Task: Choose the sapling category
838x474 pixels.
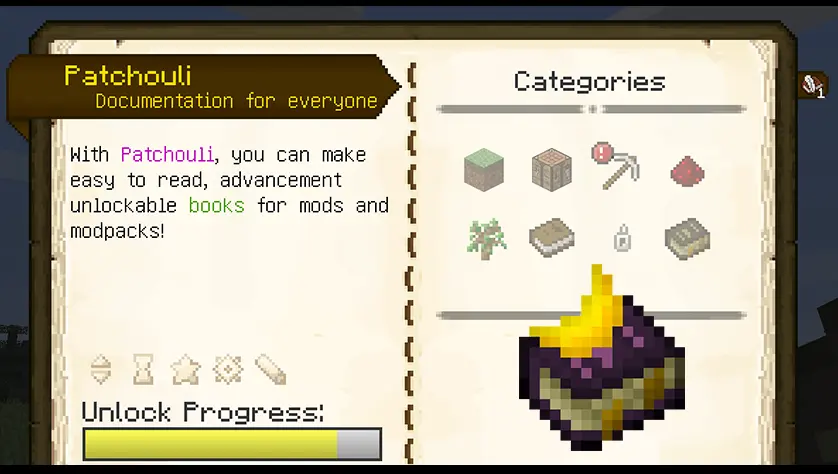Action: click(x=486, y=238)
